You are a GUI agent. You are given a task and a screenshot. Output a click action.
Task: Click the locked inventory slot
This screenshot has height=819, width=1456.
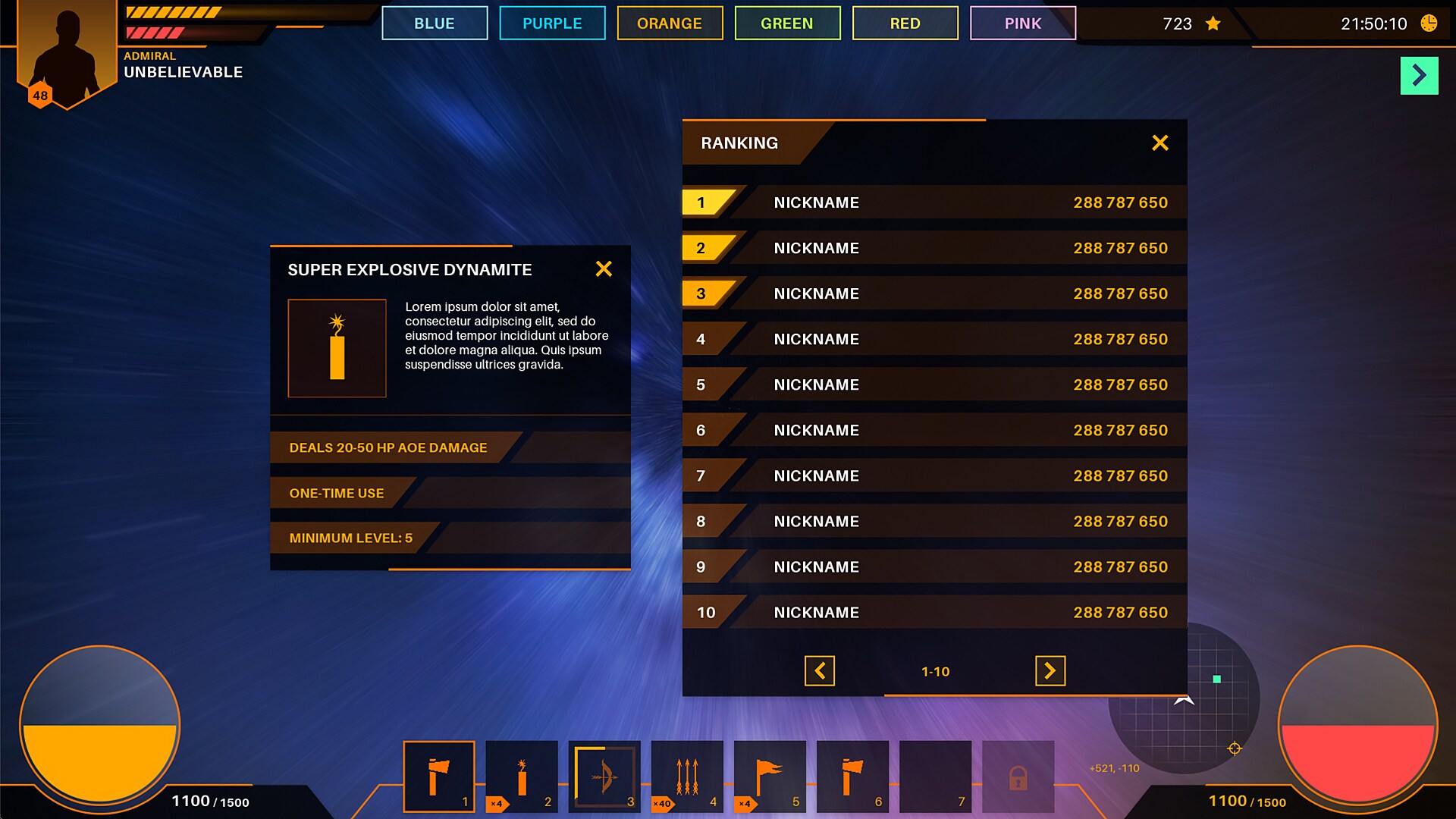[x=1018, y=775]
